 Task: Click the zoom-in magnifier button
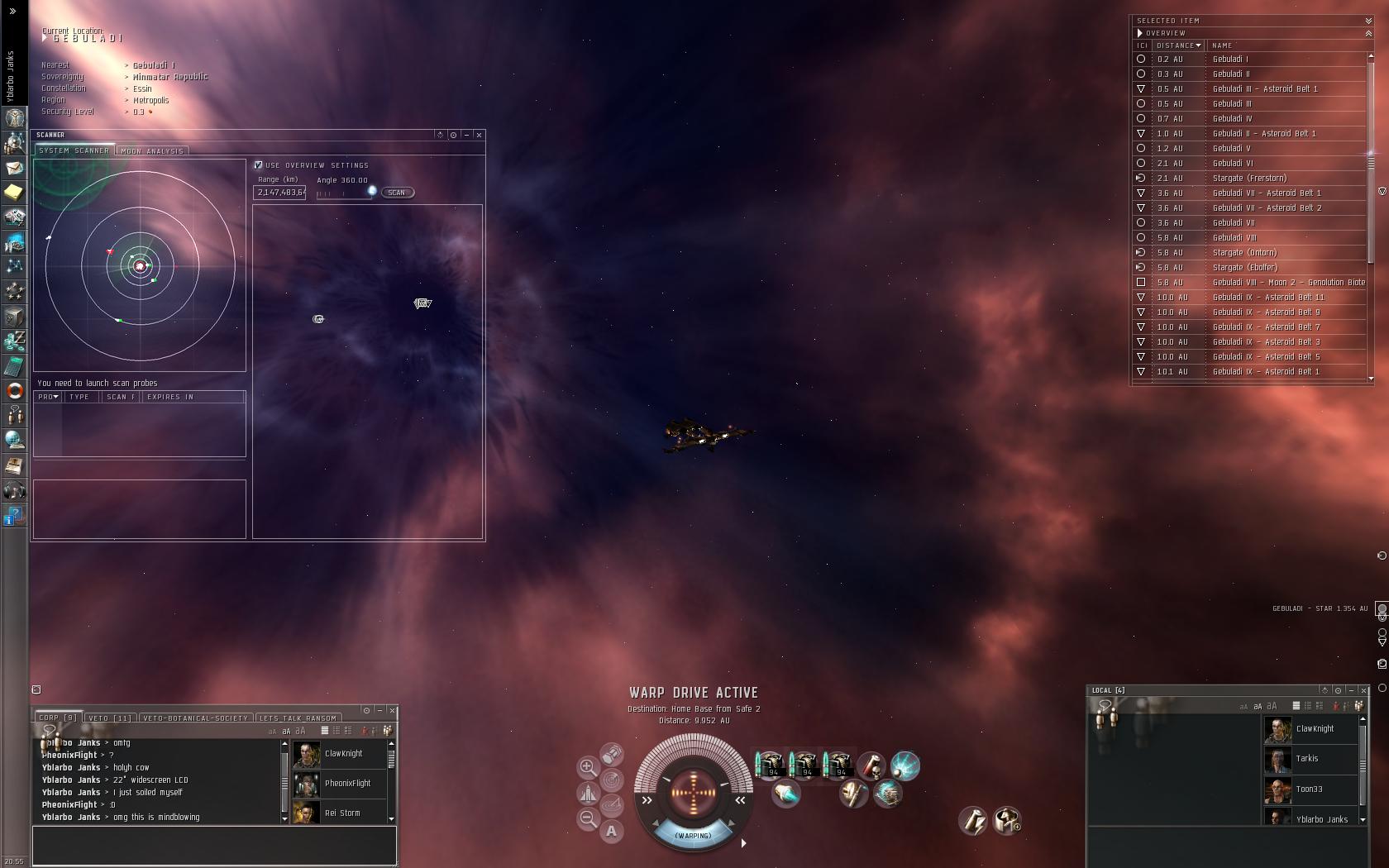tap(588, 767)
